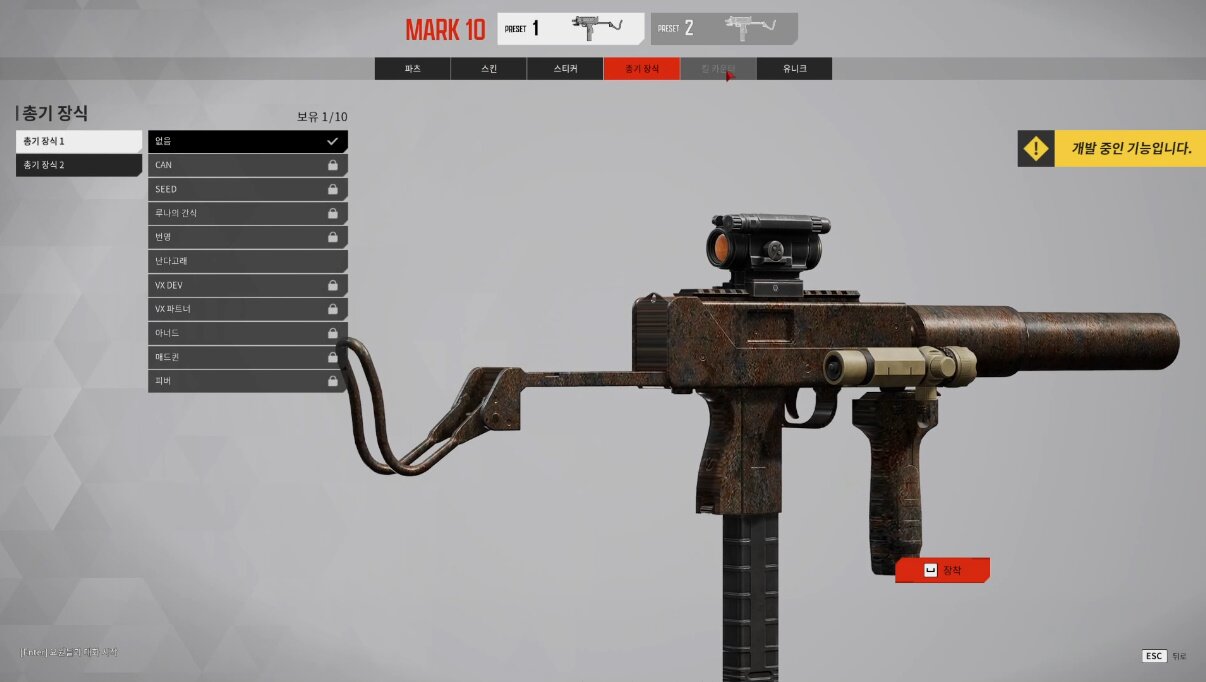Choose the 총기 장식 1 slot
1206x682 pixels.
click(x=79, y=141)
